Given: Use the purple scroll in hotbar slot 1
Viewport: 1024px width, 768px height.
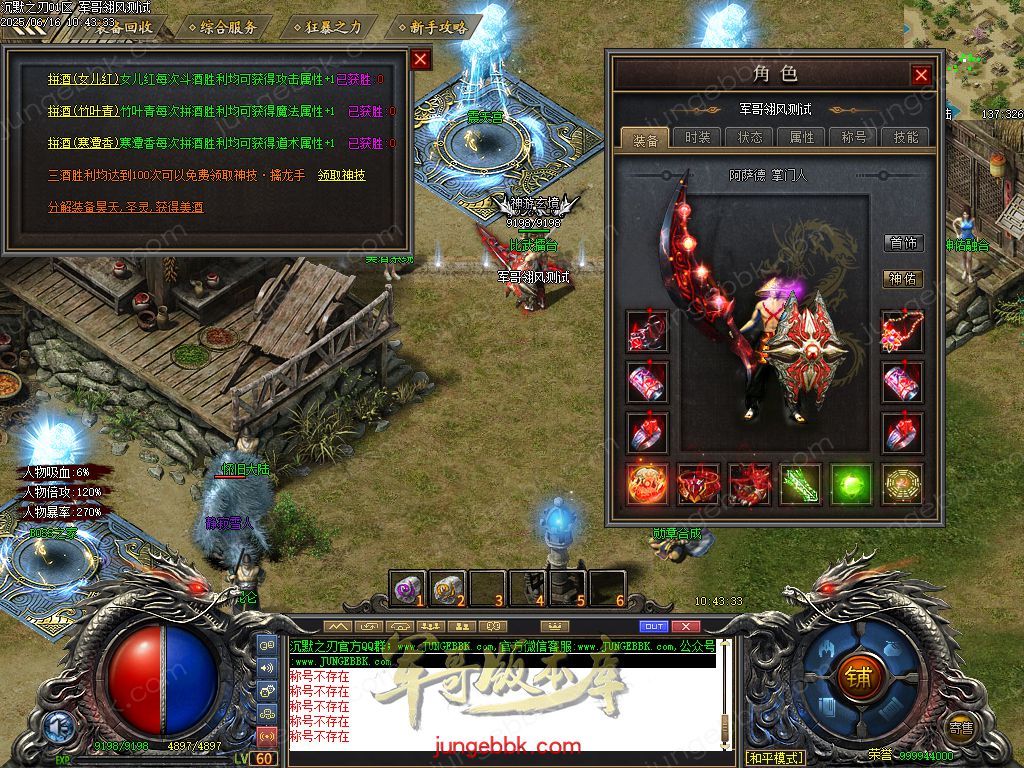Looking at the screenshot, I should pos(407,588).
